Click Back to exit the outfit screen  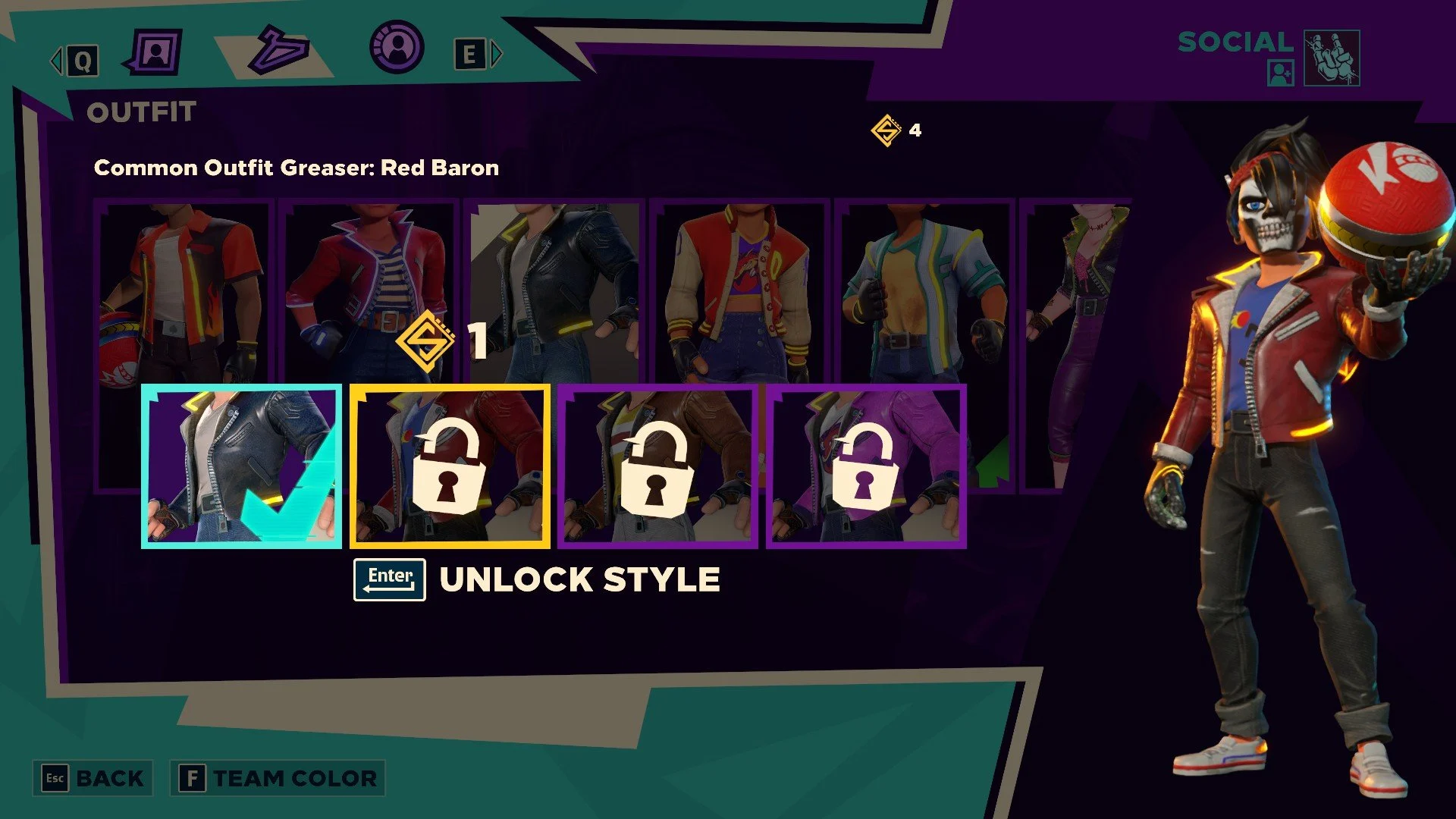click(91, 778)
